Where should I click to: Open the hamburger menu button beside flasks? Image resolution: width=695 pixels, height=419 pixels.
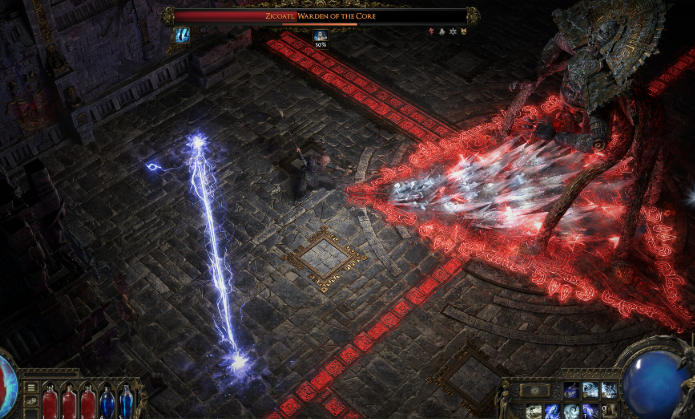point(31,388)
